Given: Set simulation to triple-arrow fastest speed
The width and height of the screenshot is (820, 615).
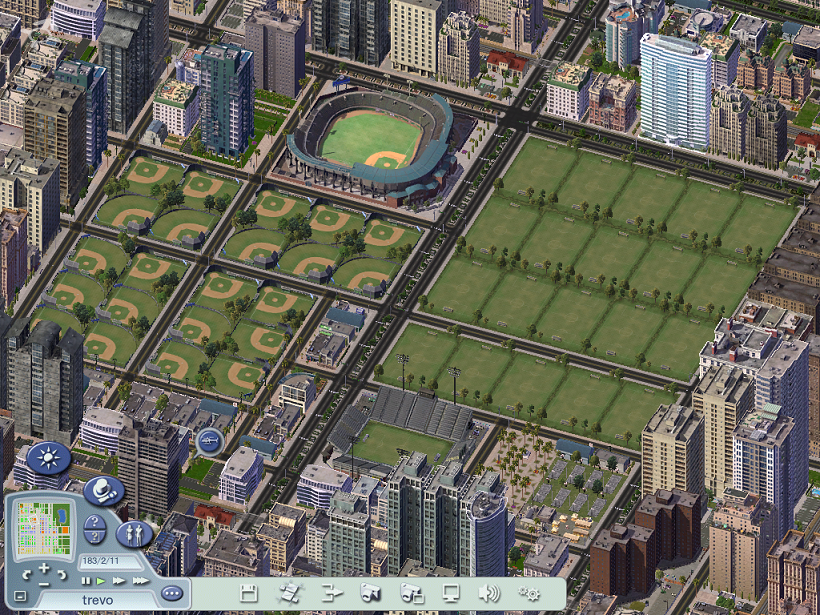Looking at the screenshot, I should (x=140, y=580).
